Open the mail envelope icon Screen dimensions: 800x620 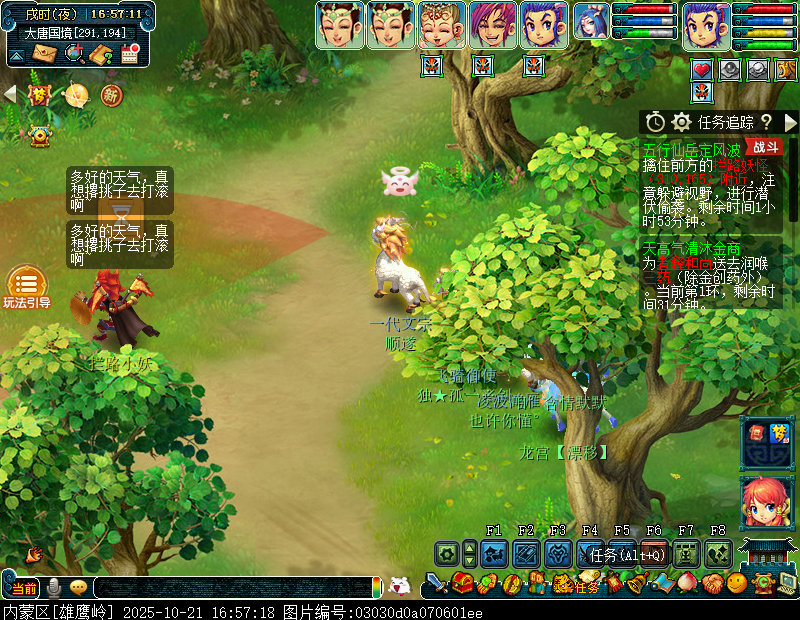pyautogui.click(x=43, y=54)
